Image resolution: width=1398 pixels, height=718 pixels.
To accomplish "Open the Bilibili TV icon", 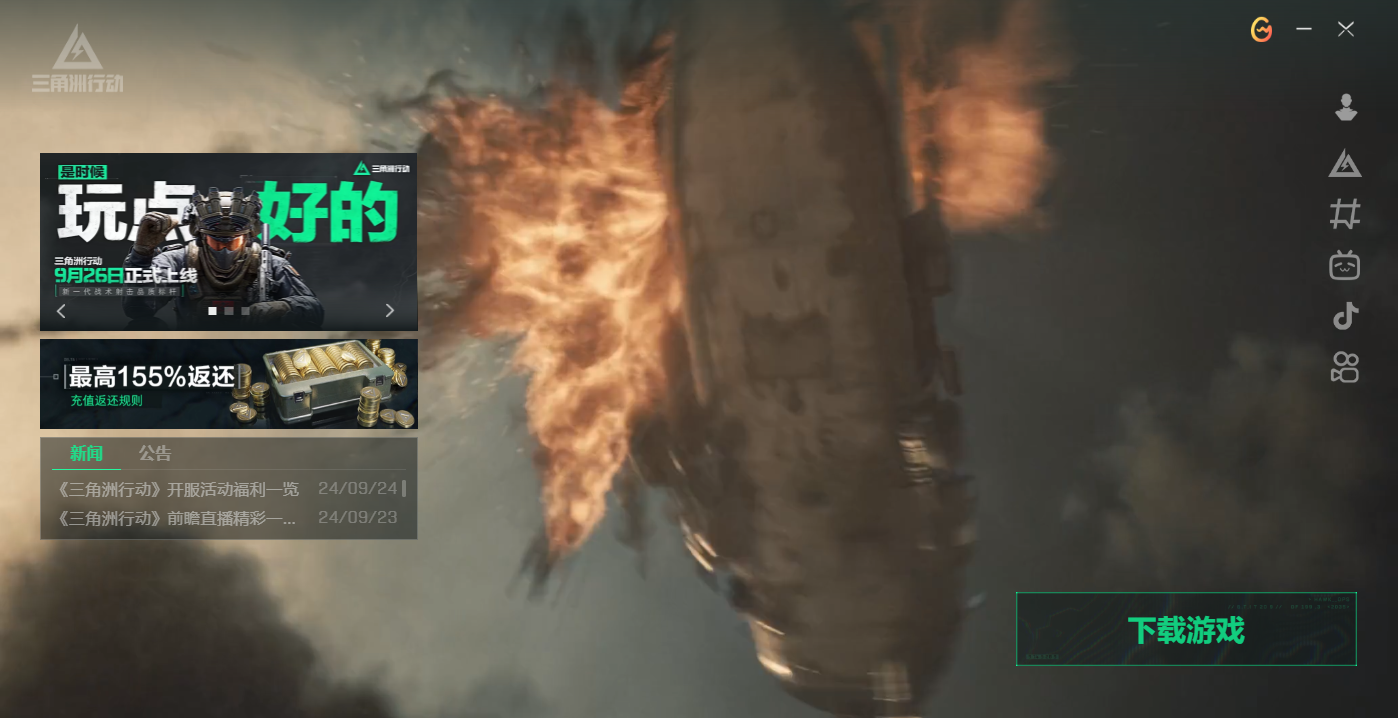I will pos(1346,265).
